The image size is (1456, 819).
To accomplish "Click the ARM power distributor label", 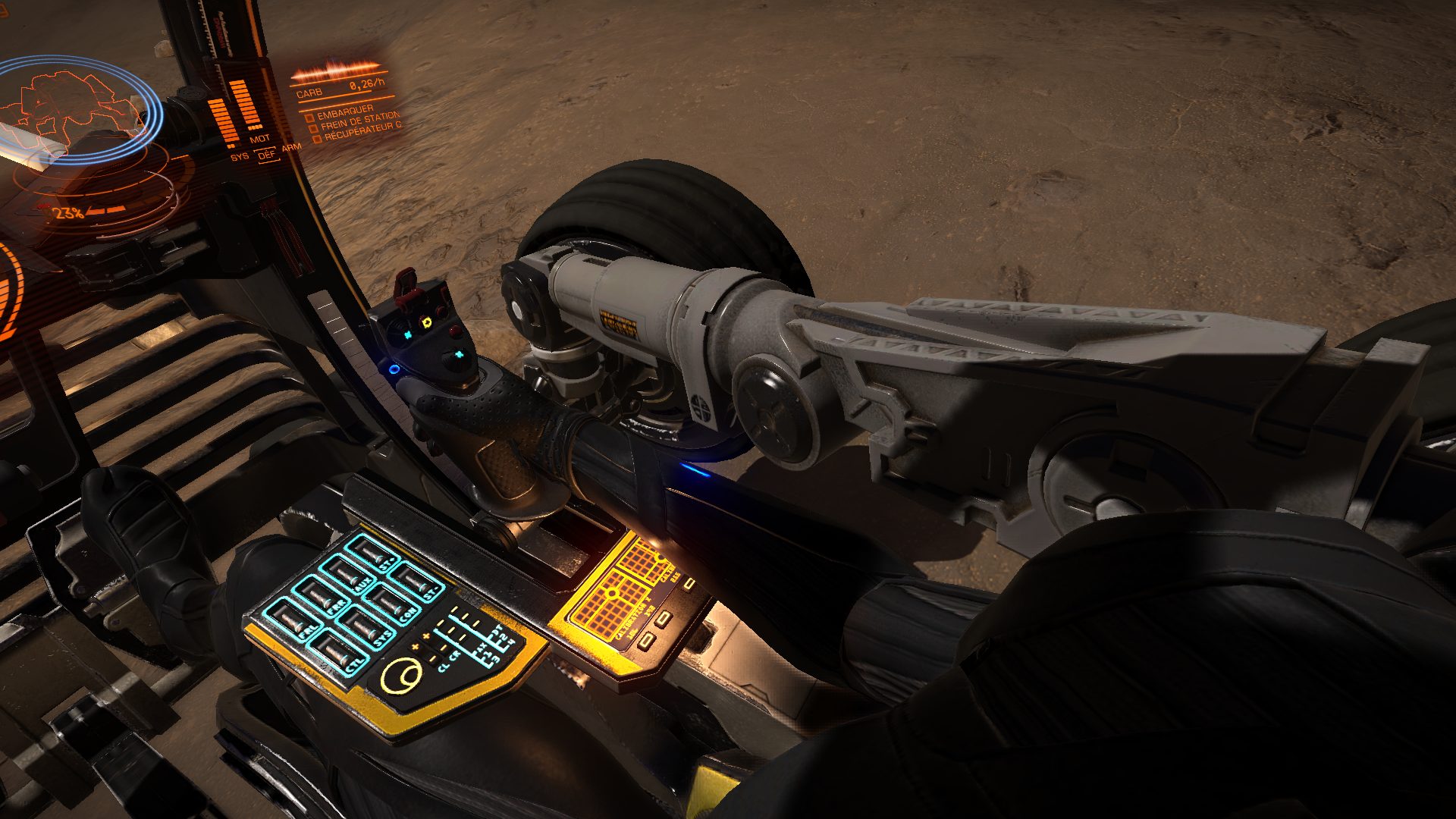I will (291, 149).
